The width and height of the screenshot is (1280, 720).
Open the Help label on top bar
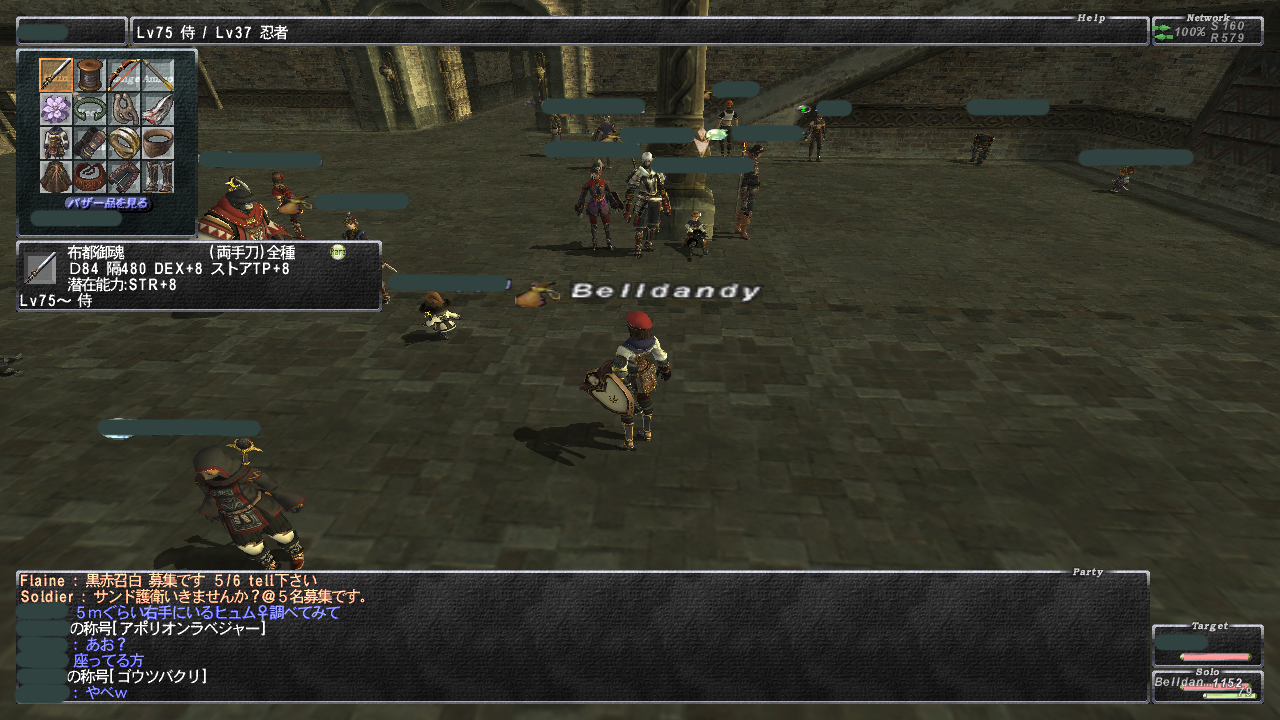1091,18
